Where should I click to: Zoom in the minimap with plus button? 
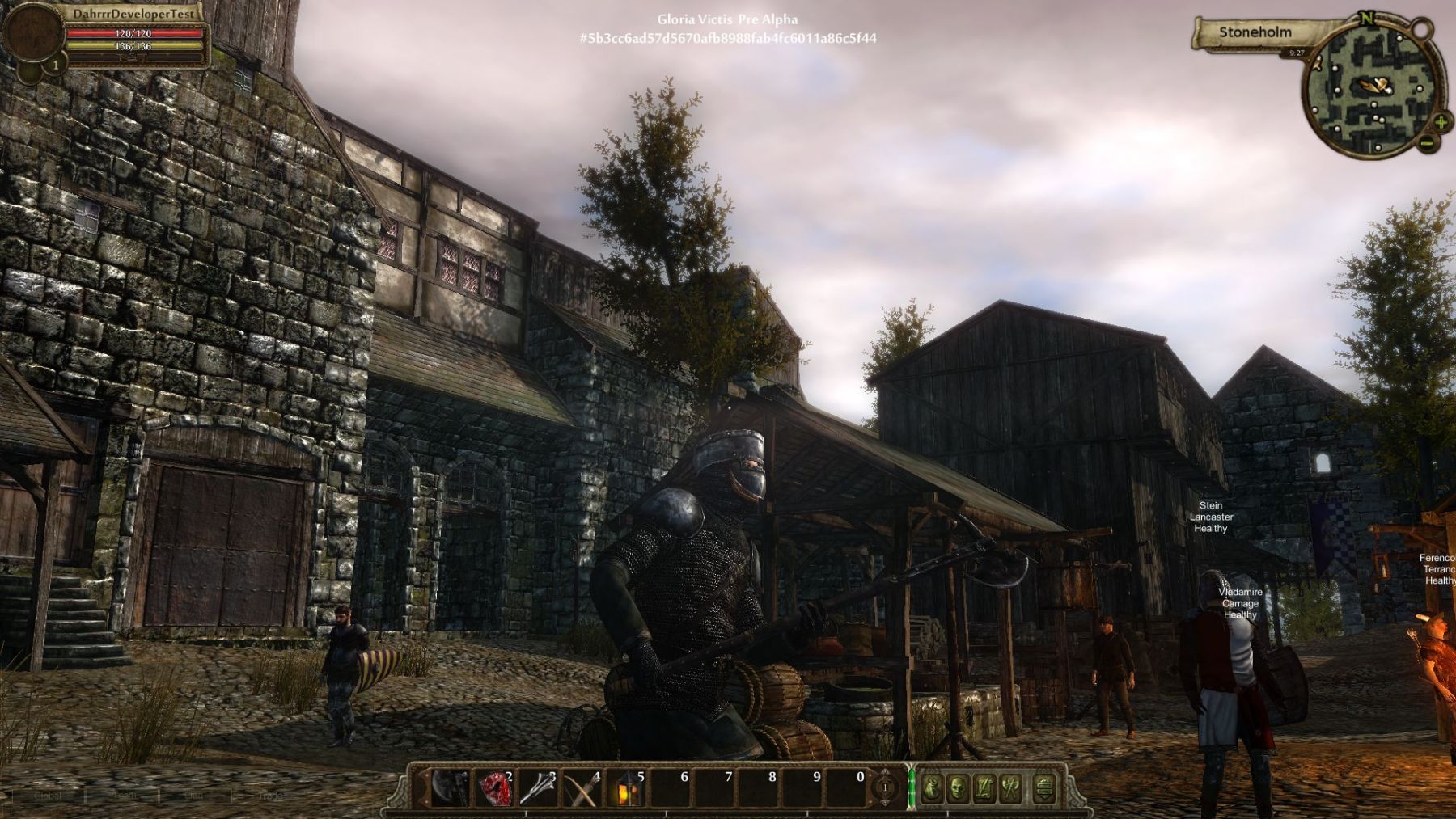(1441, 123)
